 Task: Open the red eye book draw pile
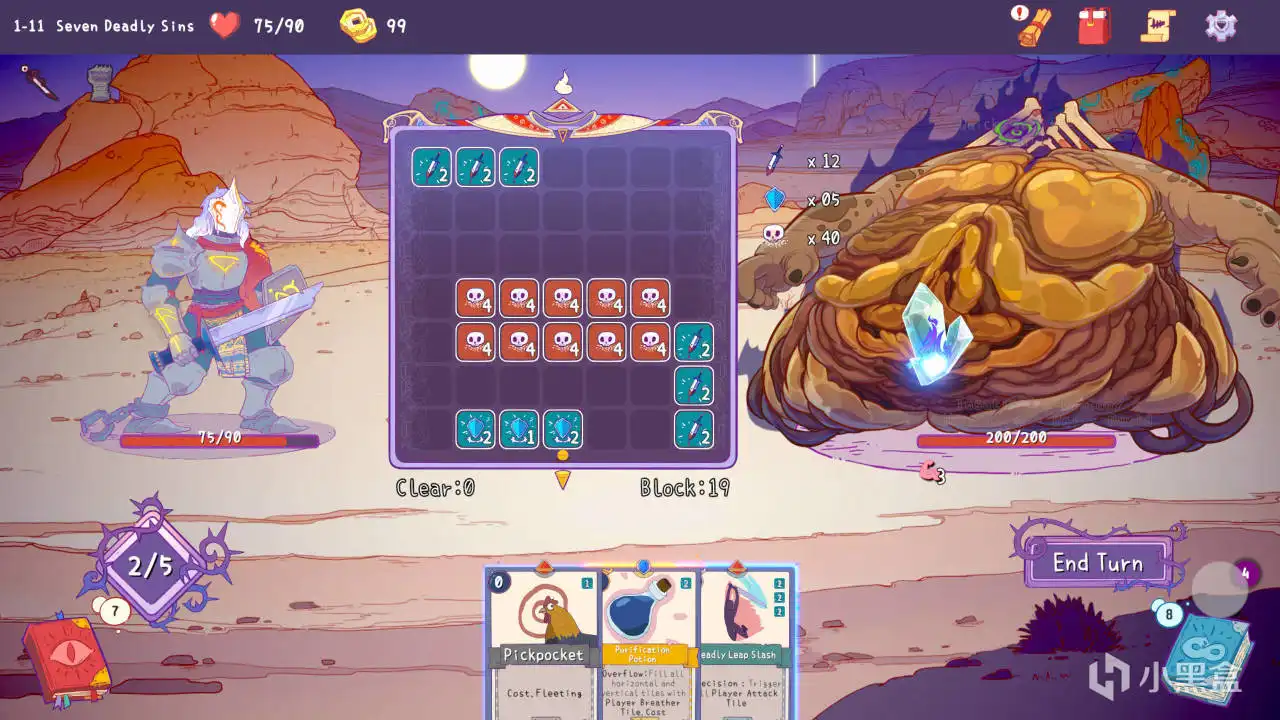[x=65, y=658]
